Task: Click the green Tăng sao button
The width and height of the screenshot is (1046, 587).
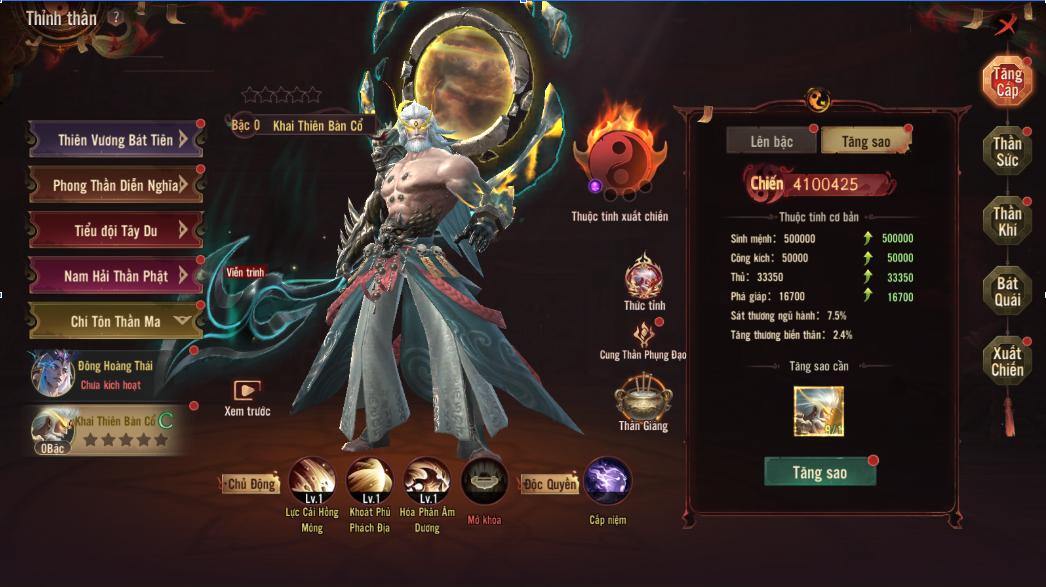Action: [820, 473]
